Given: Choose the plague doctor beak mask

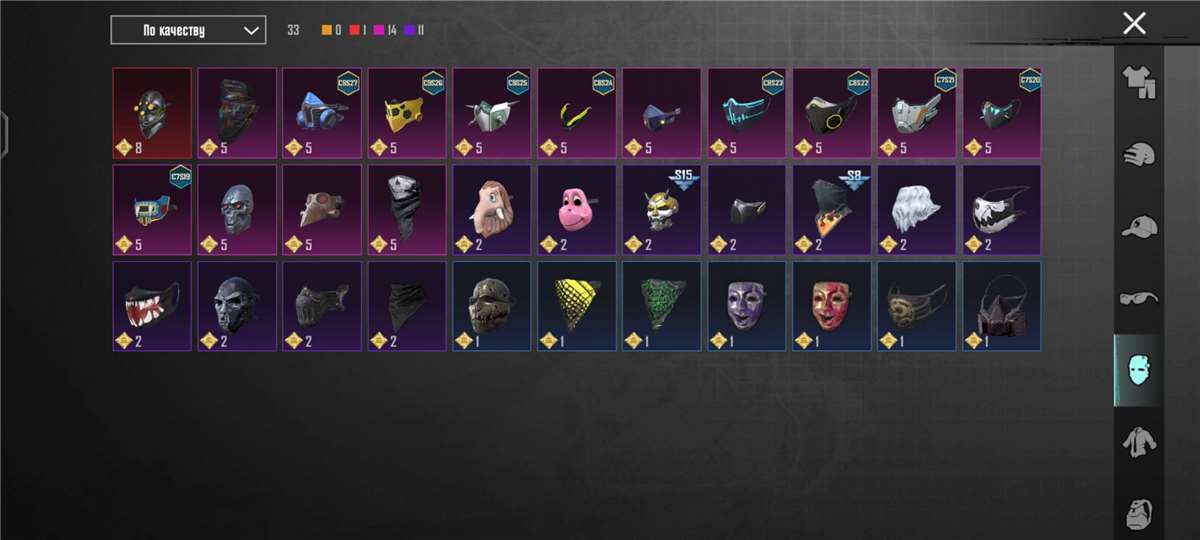Looking at the screenshot, I should (x=321, y=210).
